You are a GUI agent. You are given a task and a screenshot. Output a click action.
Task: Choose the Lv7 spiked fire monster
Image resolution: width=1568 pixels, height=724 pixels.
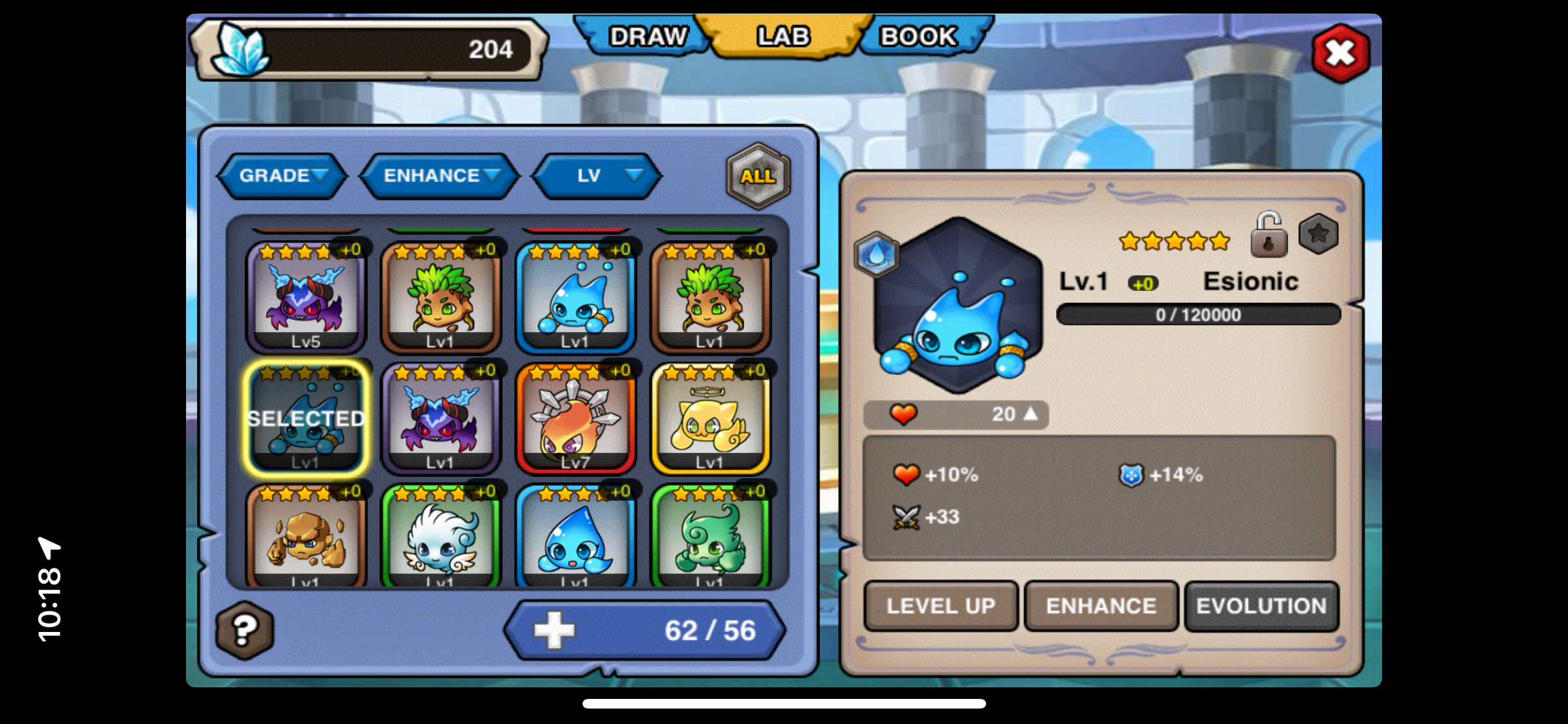(575, 418)
